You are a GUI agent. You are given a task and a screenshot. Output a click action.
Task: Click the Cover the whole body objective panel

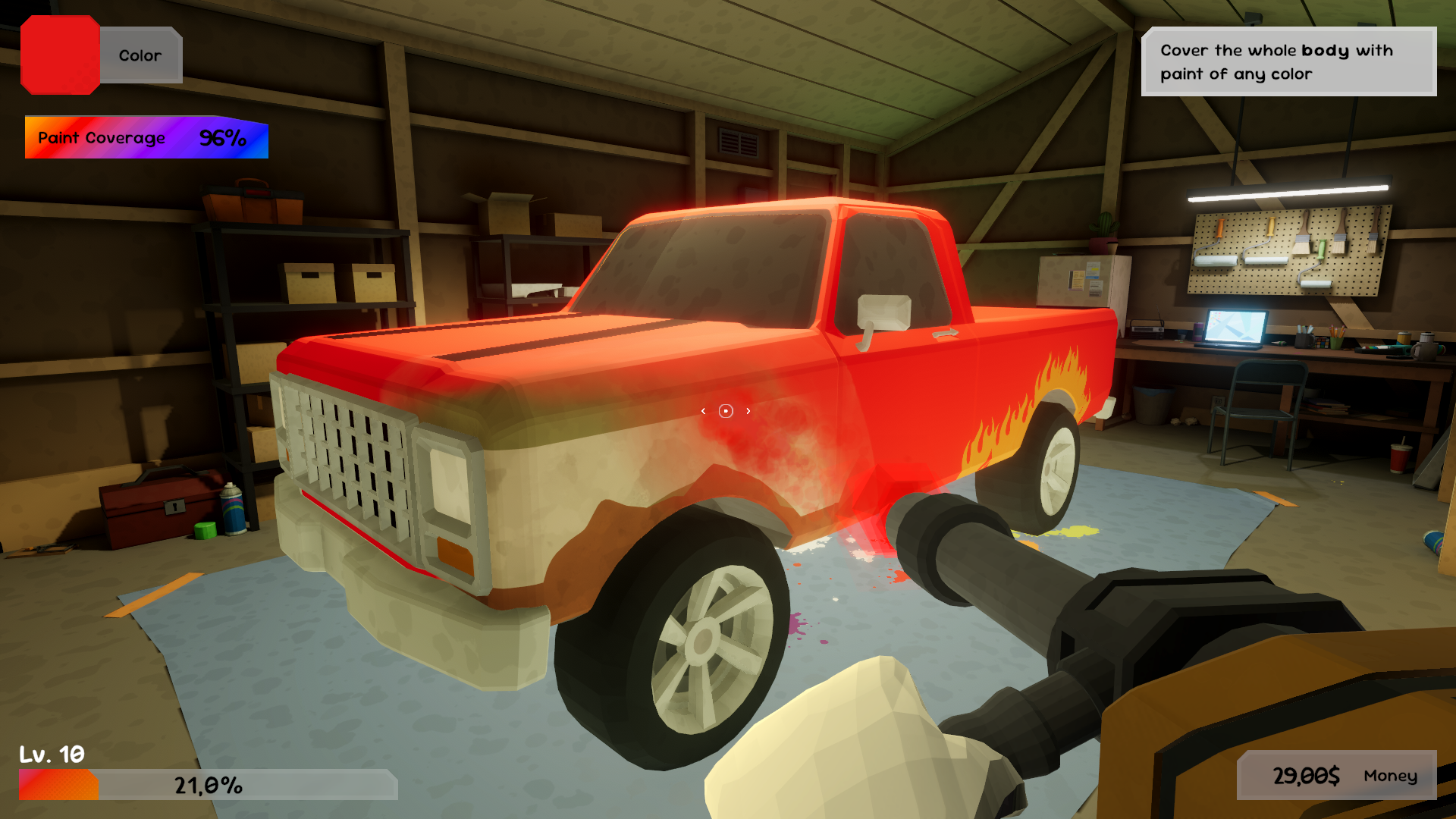pos(1288,61)
